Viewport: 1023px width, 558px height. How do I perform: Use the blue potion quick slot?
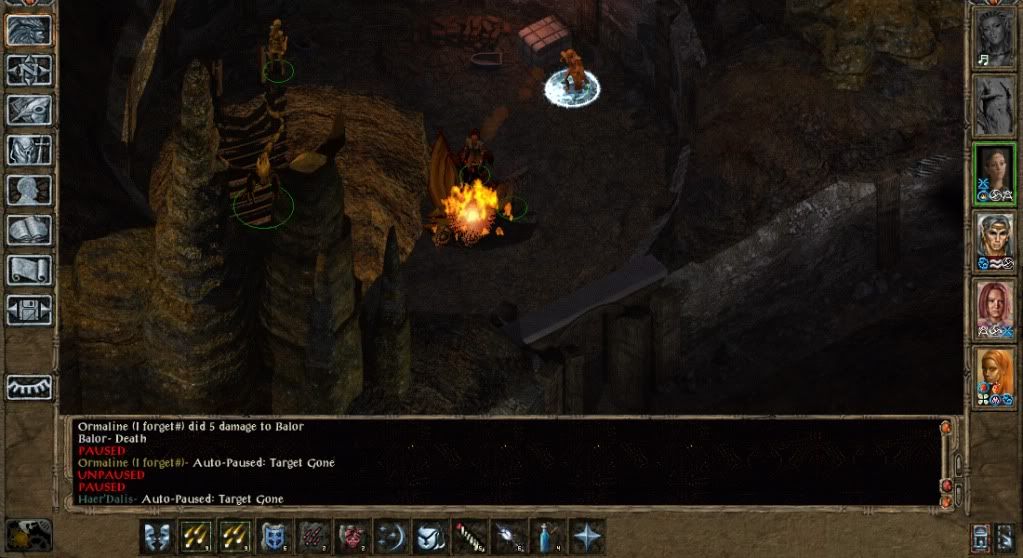[x=549, y=537]
